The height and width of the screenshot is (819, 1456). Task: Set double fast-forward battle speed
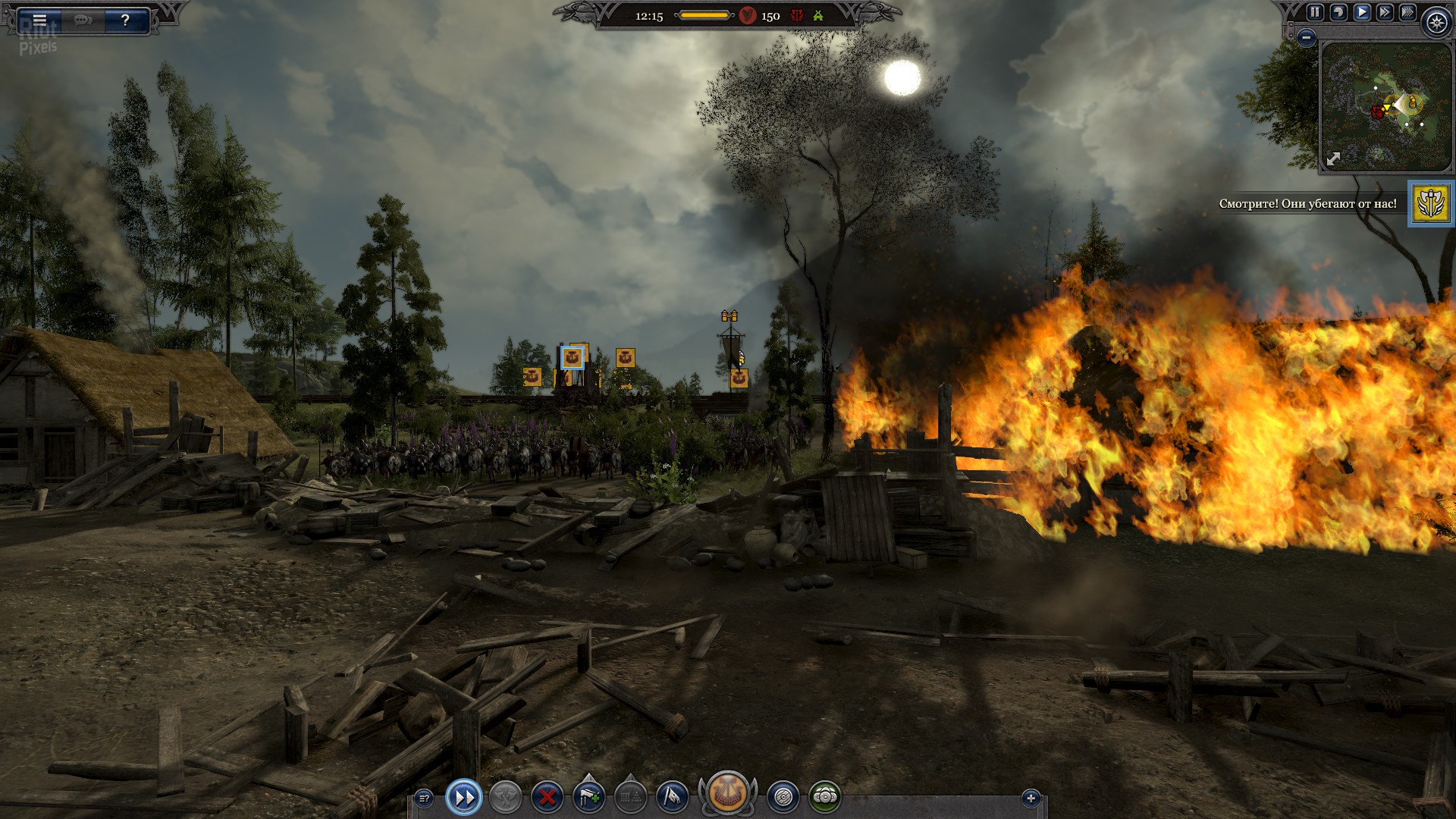(1385, 12)
